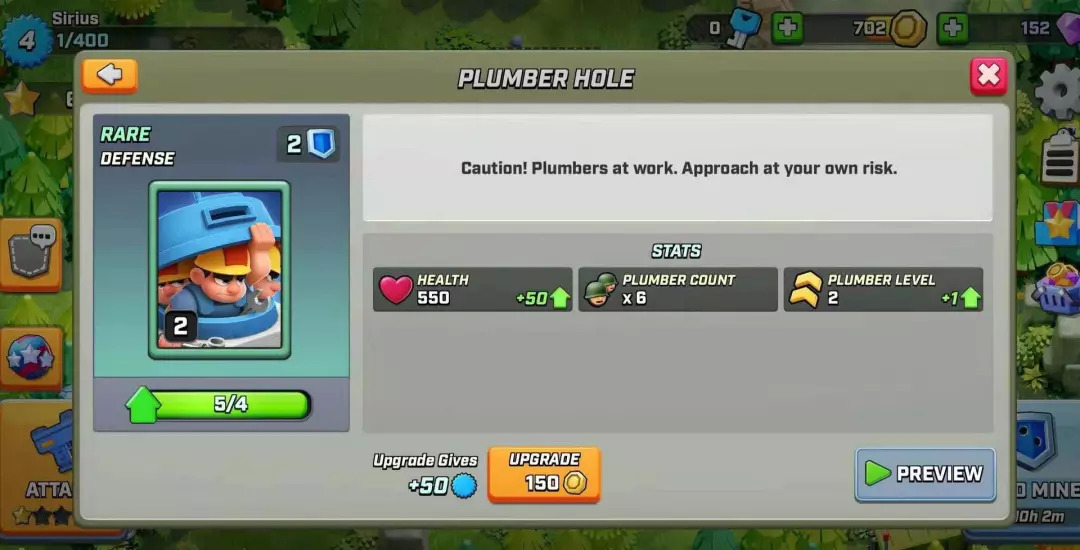Close the Plumber Hole window
Viewport: 1080px width, 550px height.
(988, 76)
